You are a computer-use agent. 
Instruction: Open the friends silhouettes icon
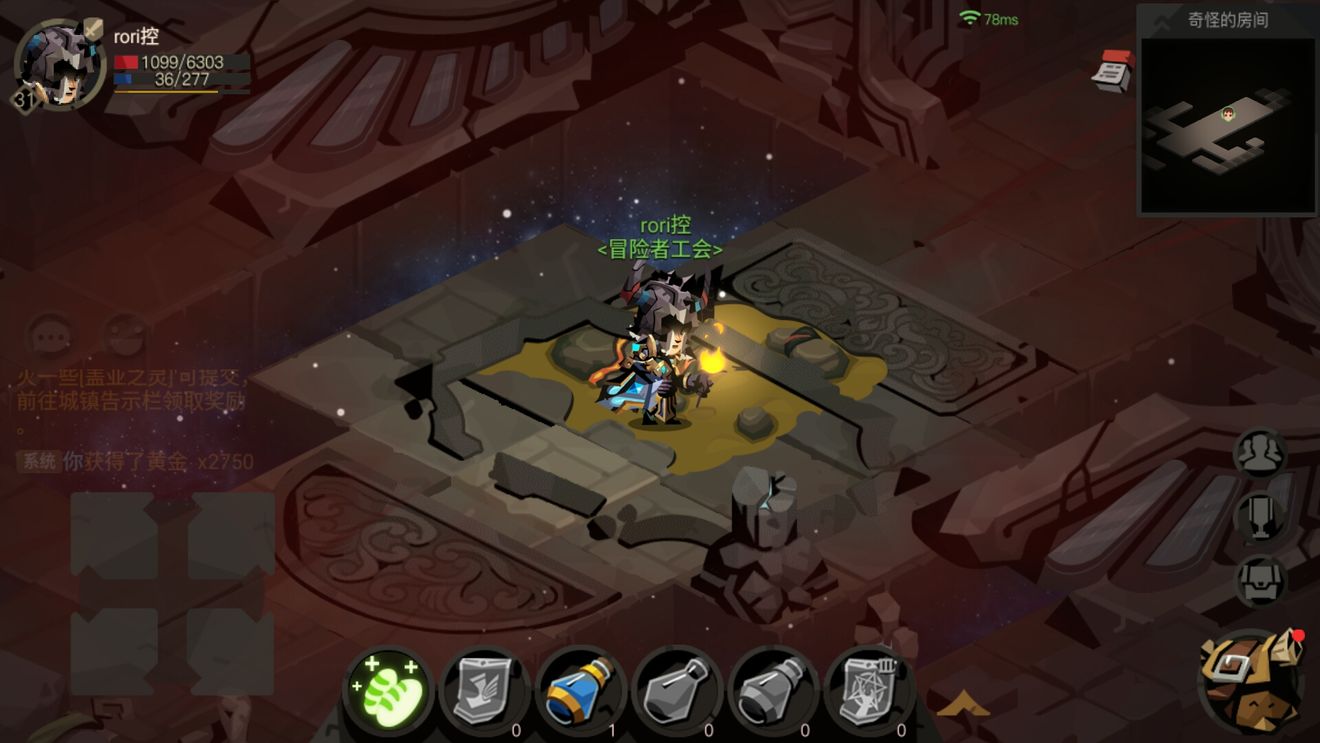coord(1260,455)
